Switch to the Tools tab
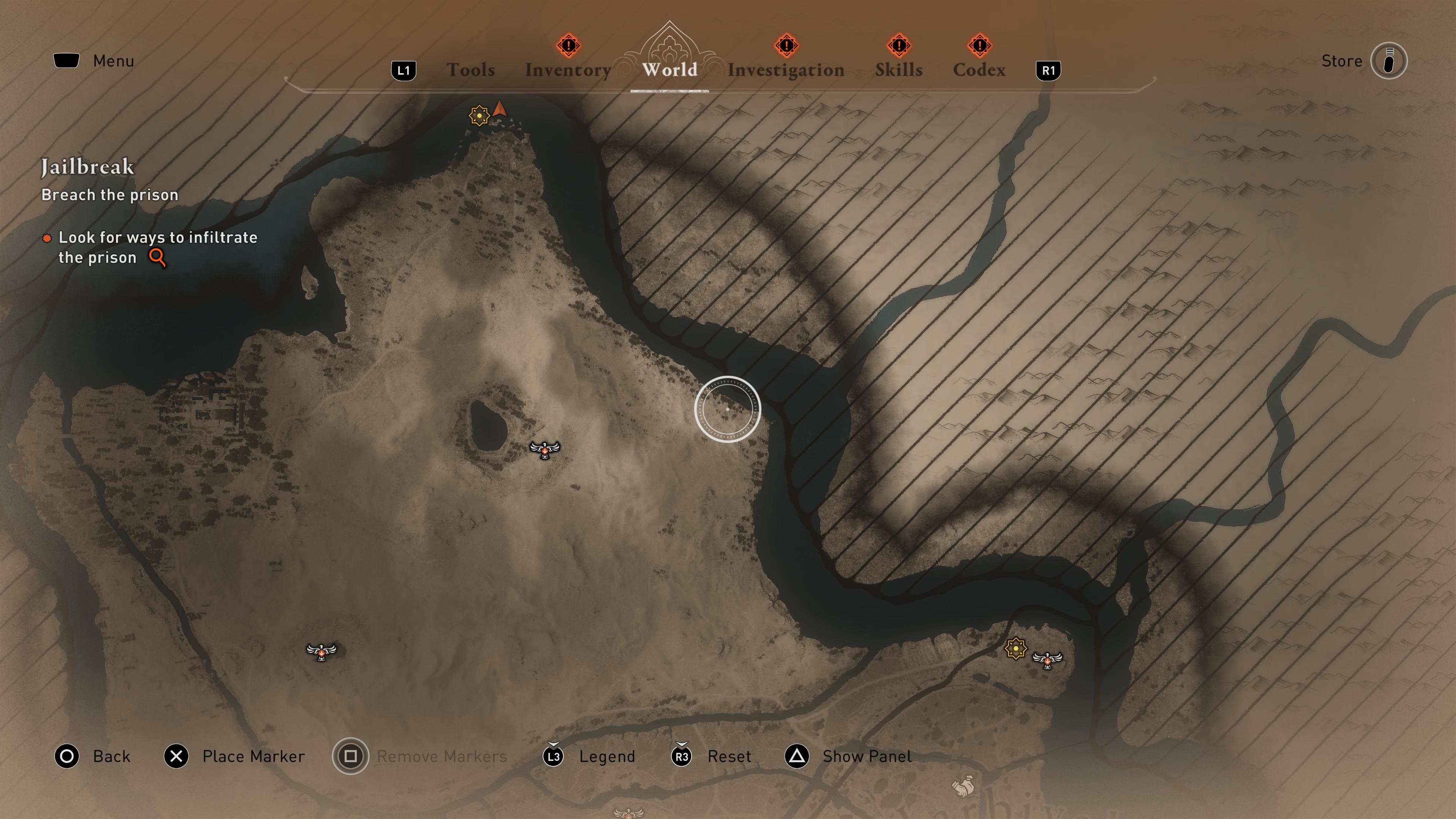 (470, 69)
